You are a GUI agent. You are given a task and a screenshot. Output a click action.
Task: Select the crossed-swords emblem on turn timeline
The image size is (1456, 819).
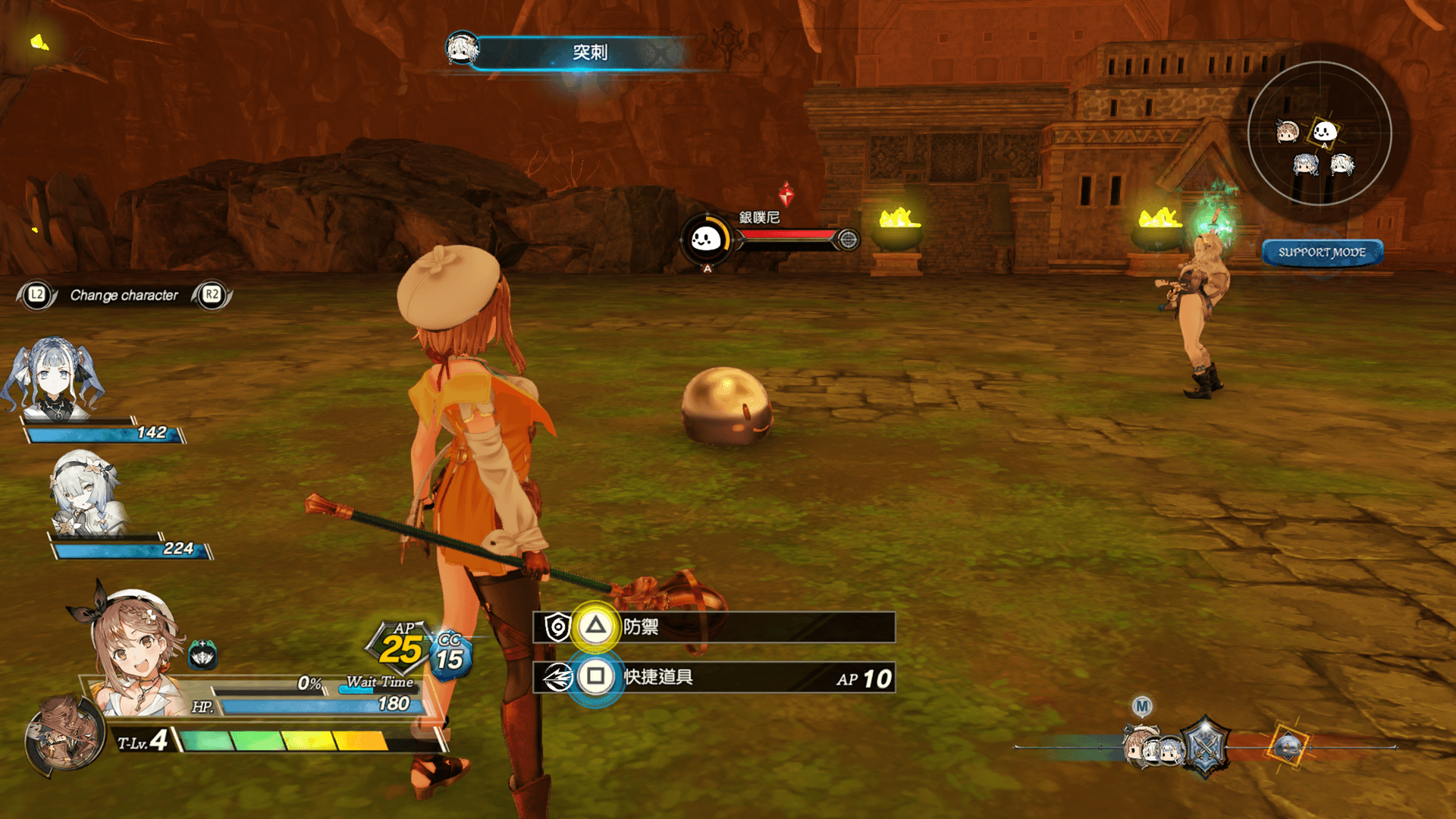[x=1205, y=747]
